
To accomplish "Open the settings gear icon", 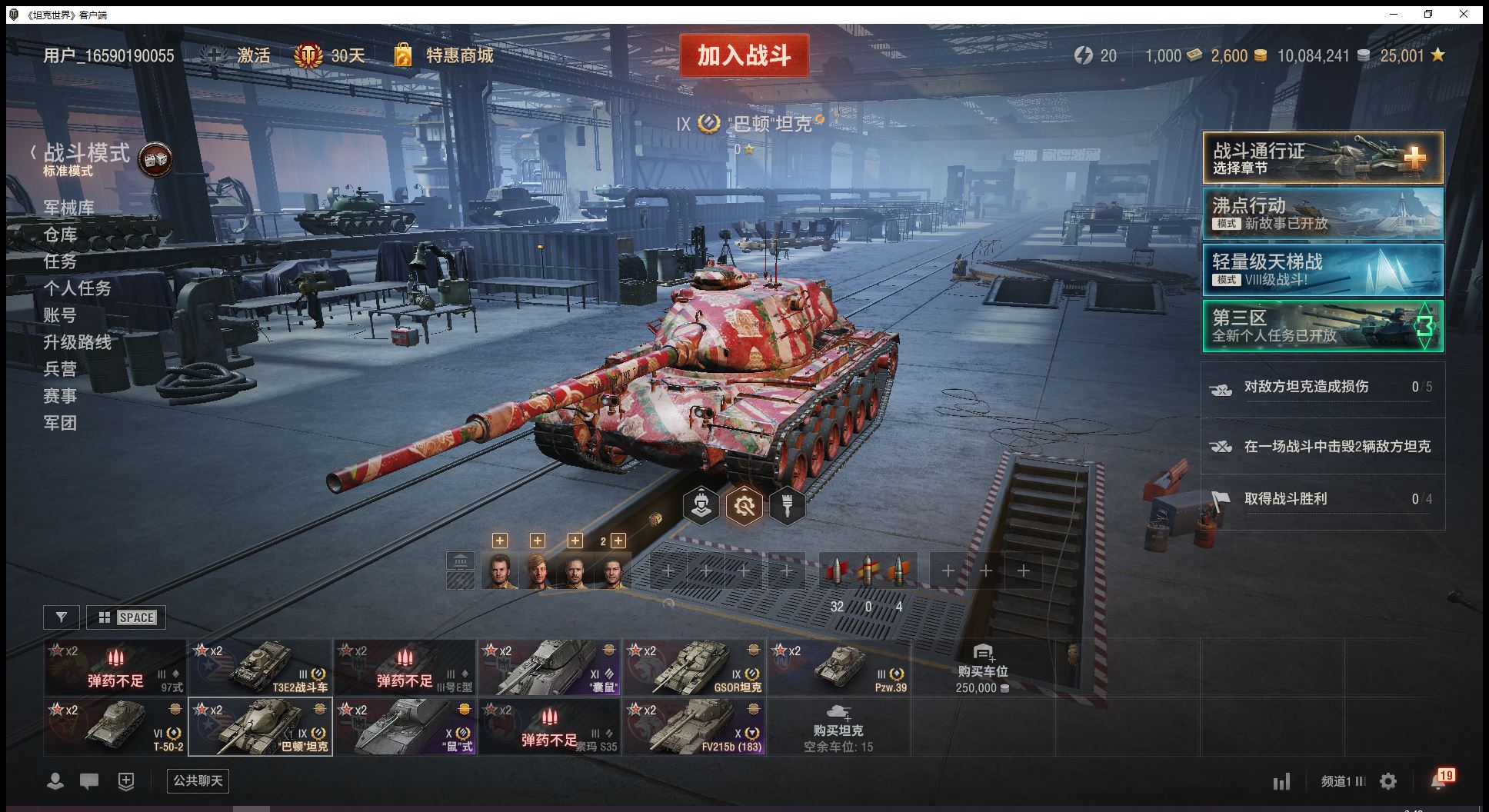I will (x=1388, y=782).
